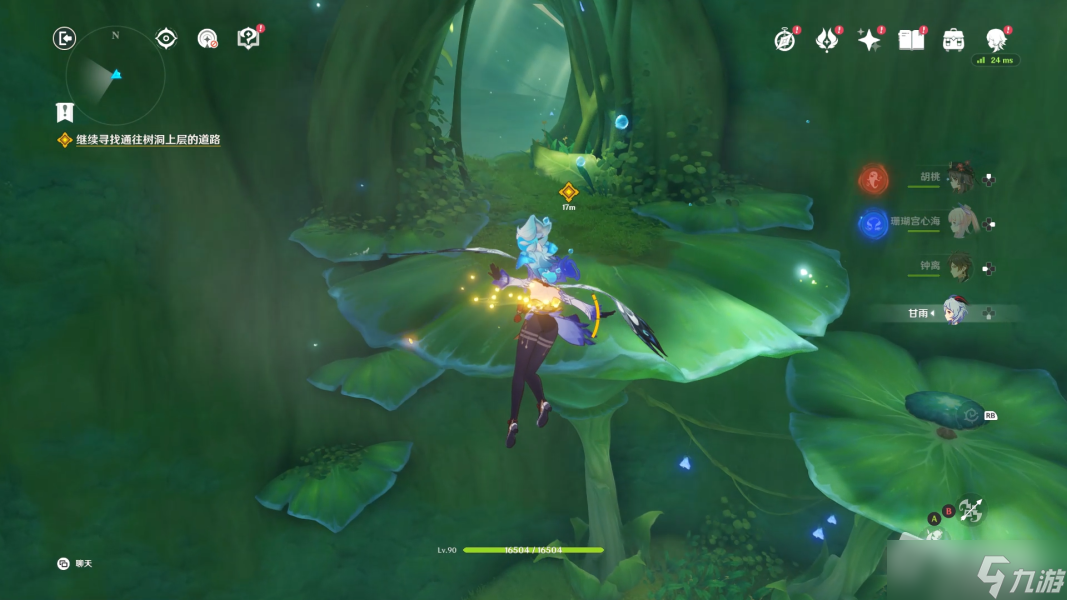Open the tutorial book icon with question mark
1067x600 pixels.
248,39
